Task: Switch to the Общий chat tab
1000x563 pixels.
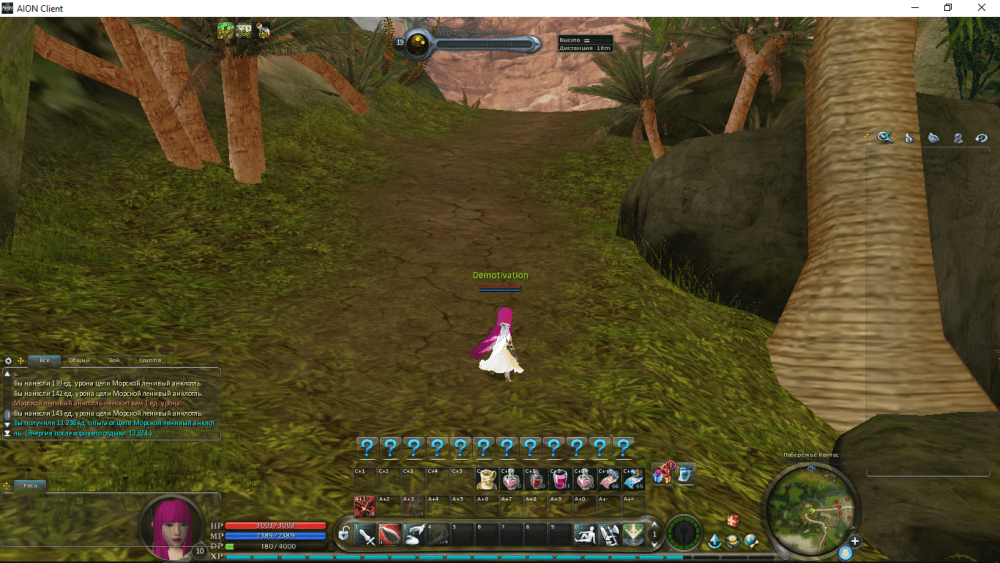Action: click(x=80, y=360)
